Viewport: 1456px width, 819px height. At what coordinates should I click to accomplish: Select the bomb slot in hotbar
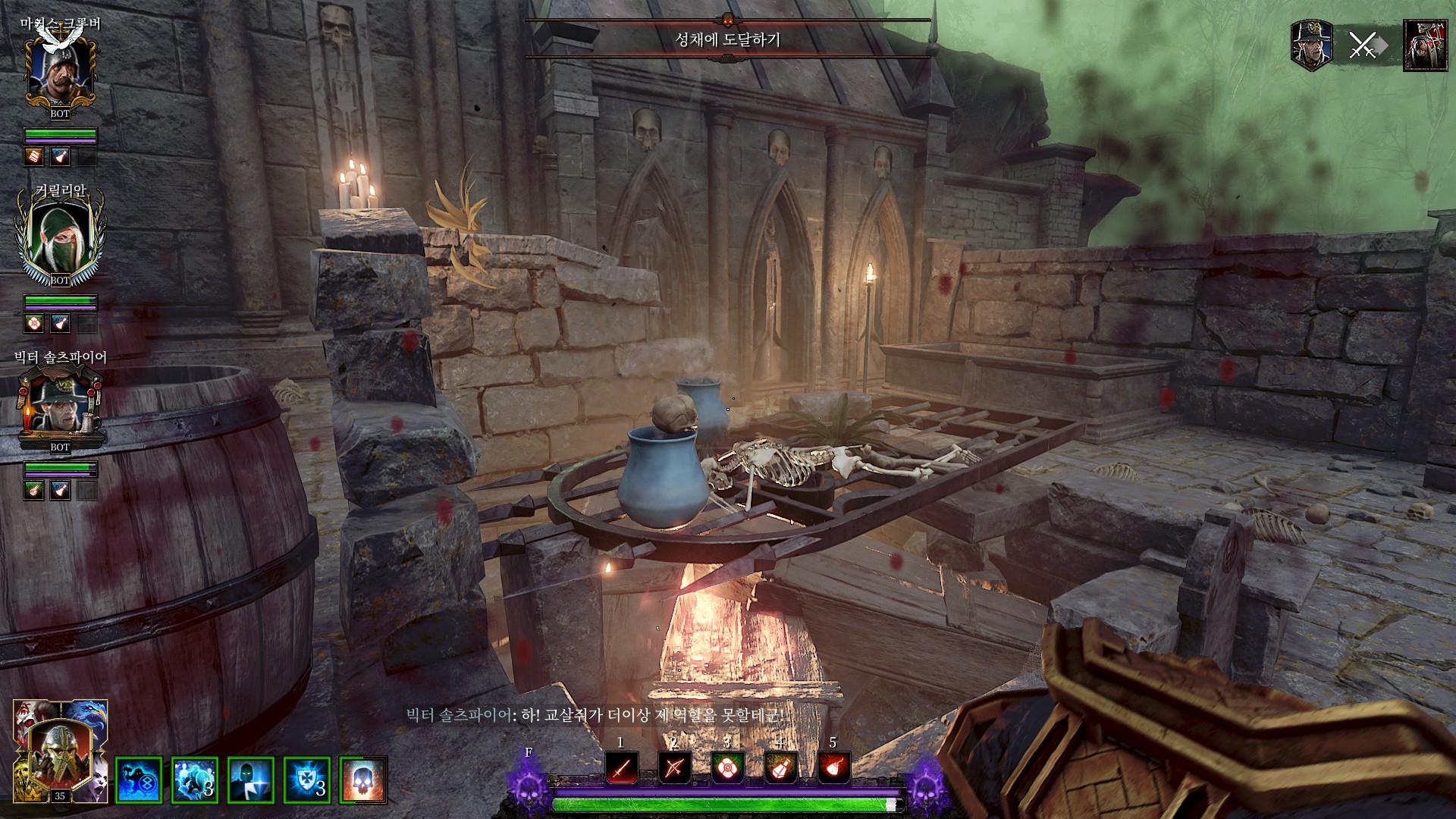pos(833,768)
